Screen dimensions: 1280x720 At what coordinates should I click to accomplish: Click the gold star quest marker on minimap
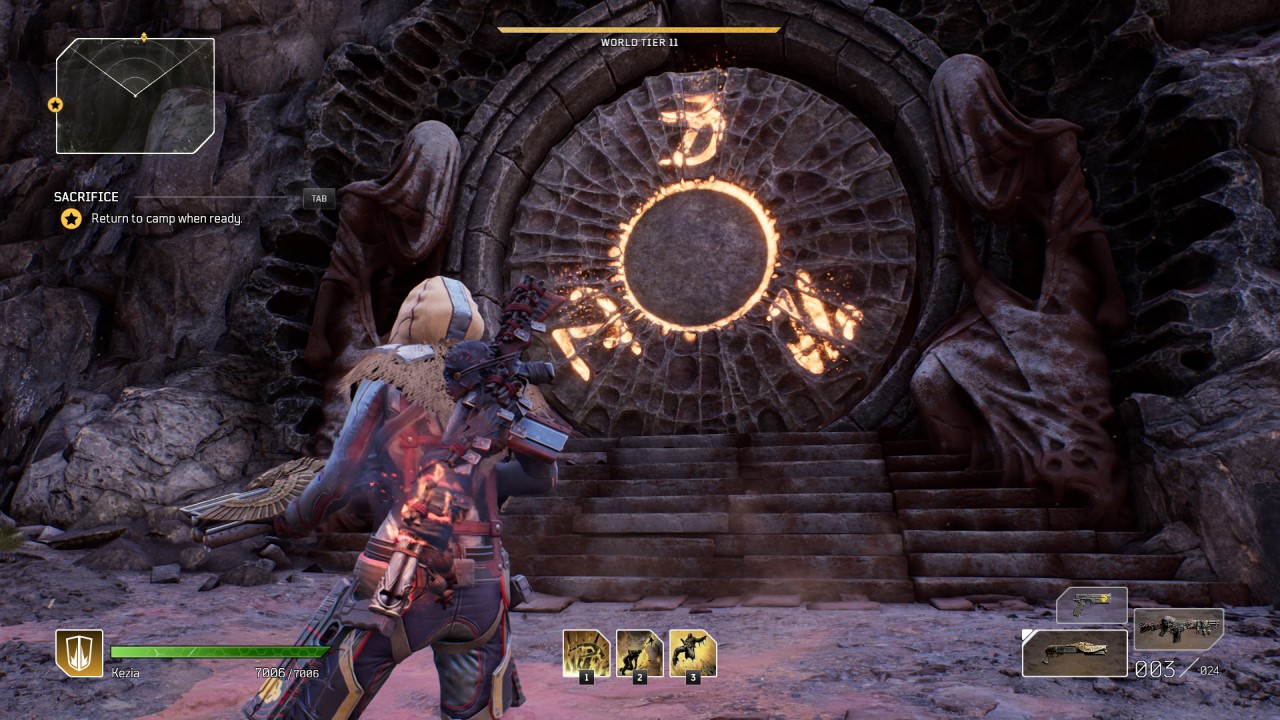coord(56,104)
